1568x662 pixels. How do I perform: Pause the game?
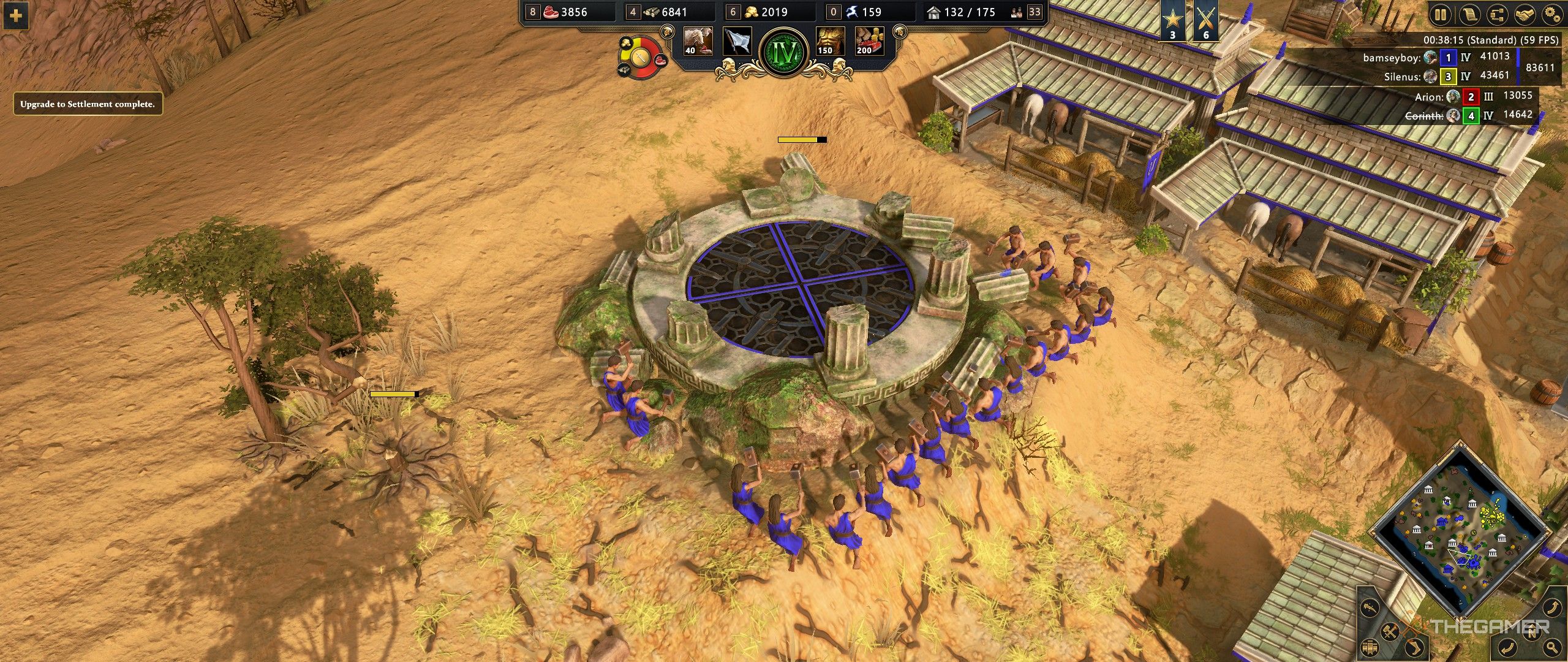pos(1440,15)
